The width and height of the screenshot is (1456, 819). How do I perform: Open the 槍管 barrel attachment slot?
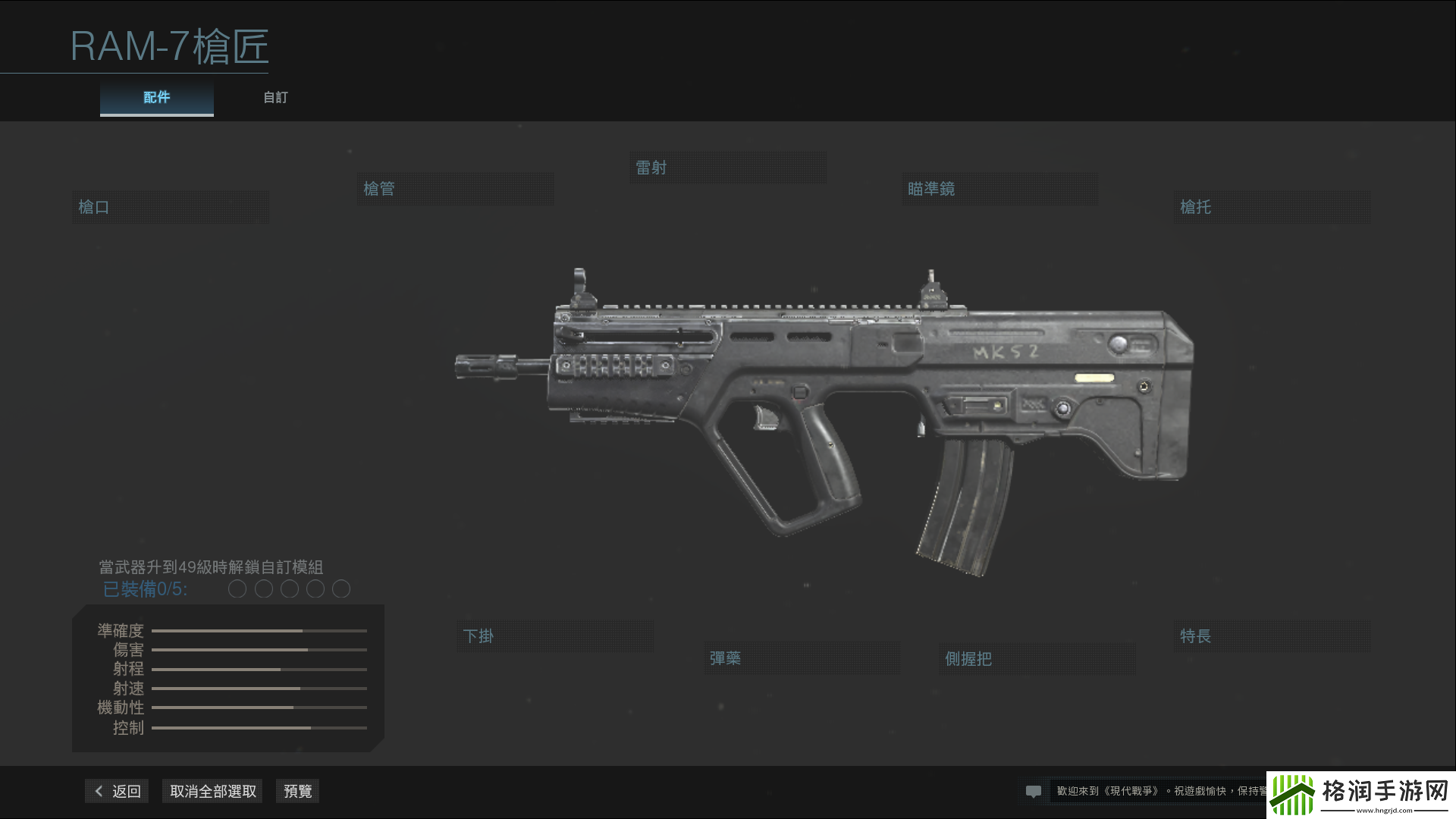[455, 188]
